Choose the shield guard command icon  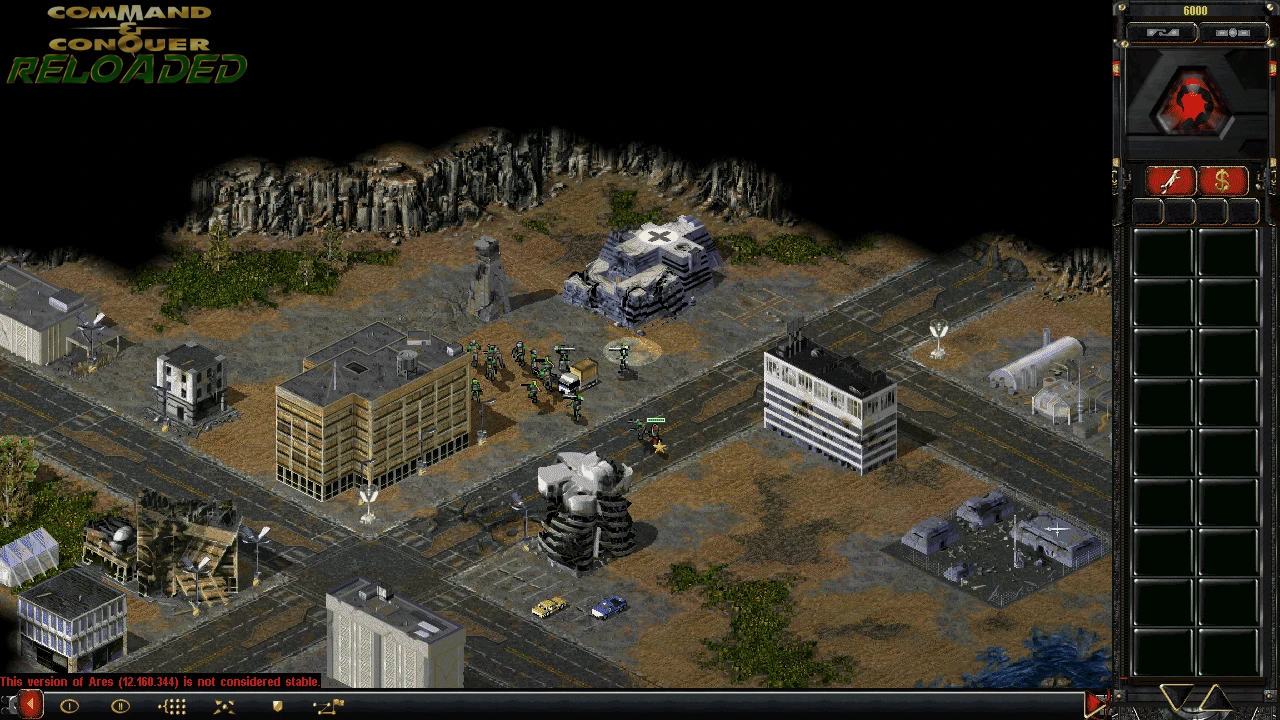[x=277, y=706]
